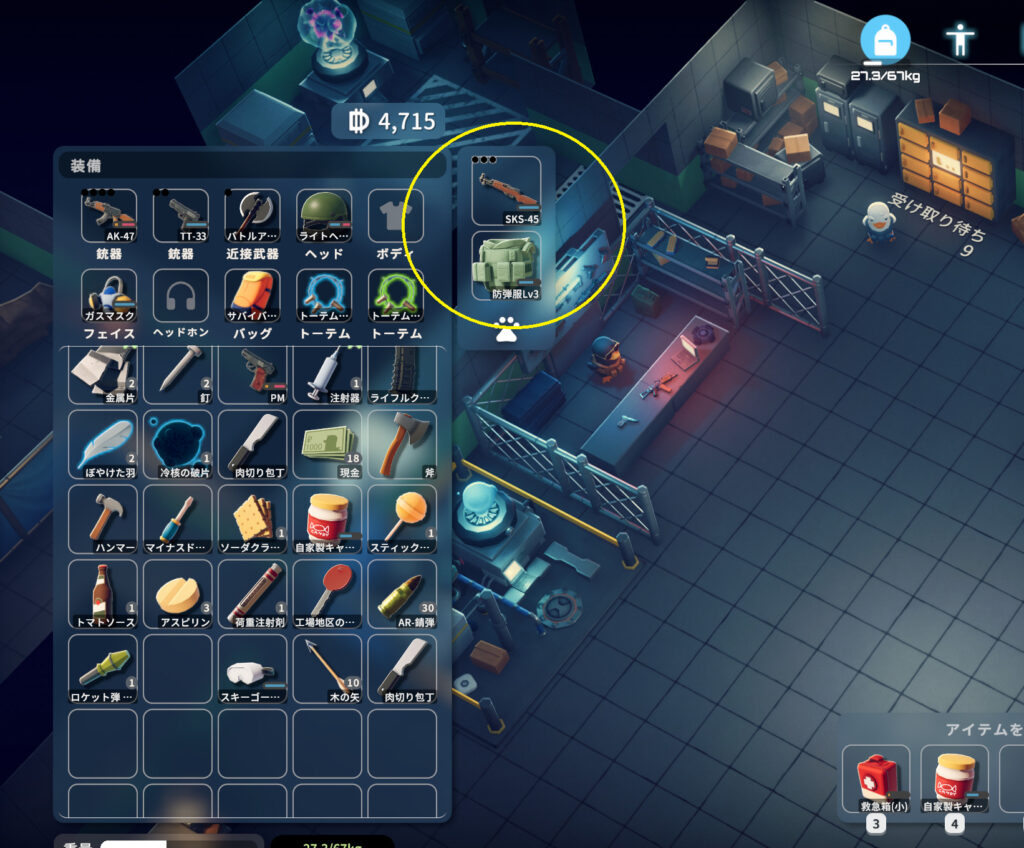Select the 木の矢 wooden arrows
1024x848 pixels.
327,668
